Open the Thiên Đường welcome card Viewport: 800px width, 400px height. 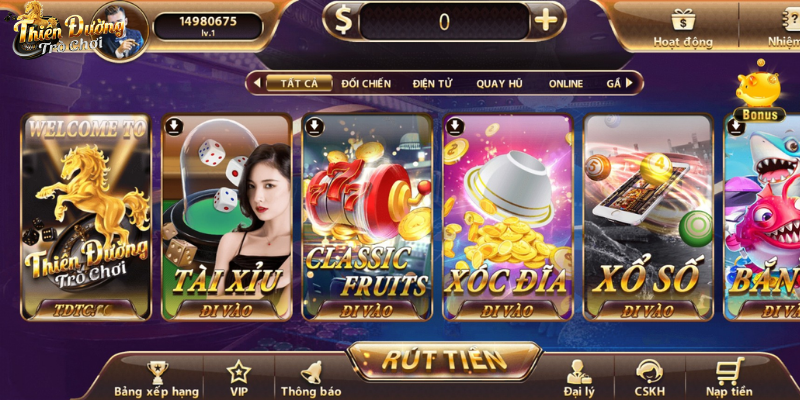[x=86, y=216]
